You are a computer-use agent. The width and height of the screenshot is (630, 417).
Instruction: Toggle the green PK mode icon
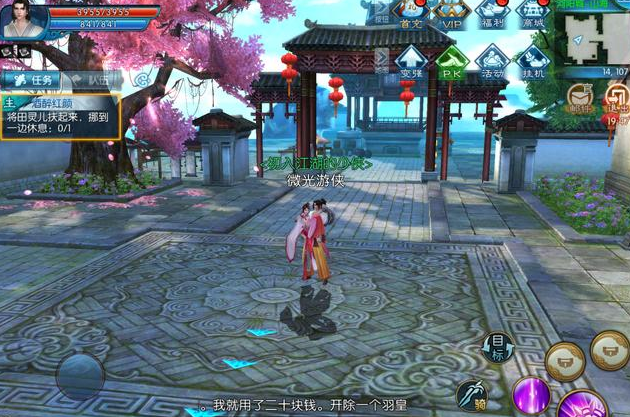(452, 61)
